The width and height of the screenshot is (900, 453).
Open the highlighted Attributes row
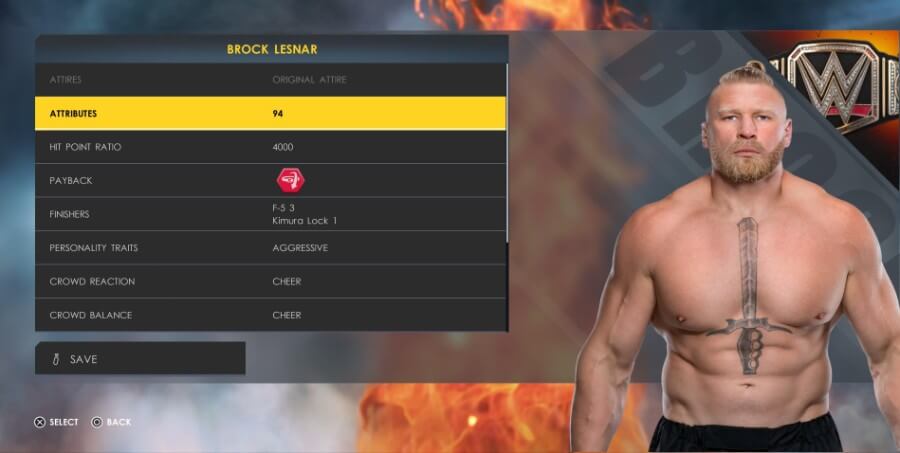[x=270, y=113]
